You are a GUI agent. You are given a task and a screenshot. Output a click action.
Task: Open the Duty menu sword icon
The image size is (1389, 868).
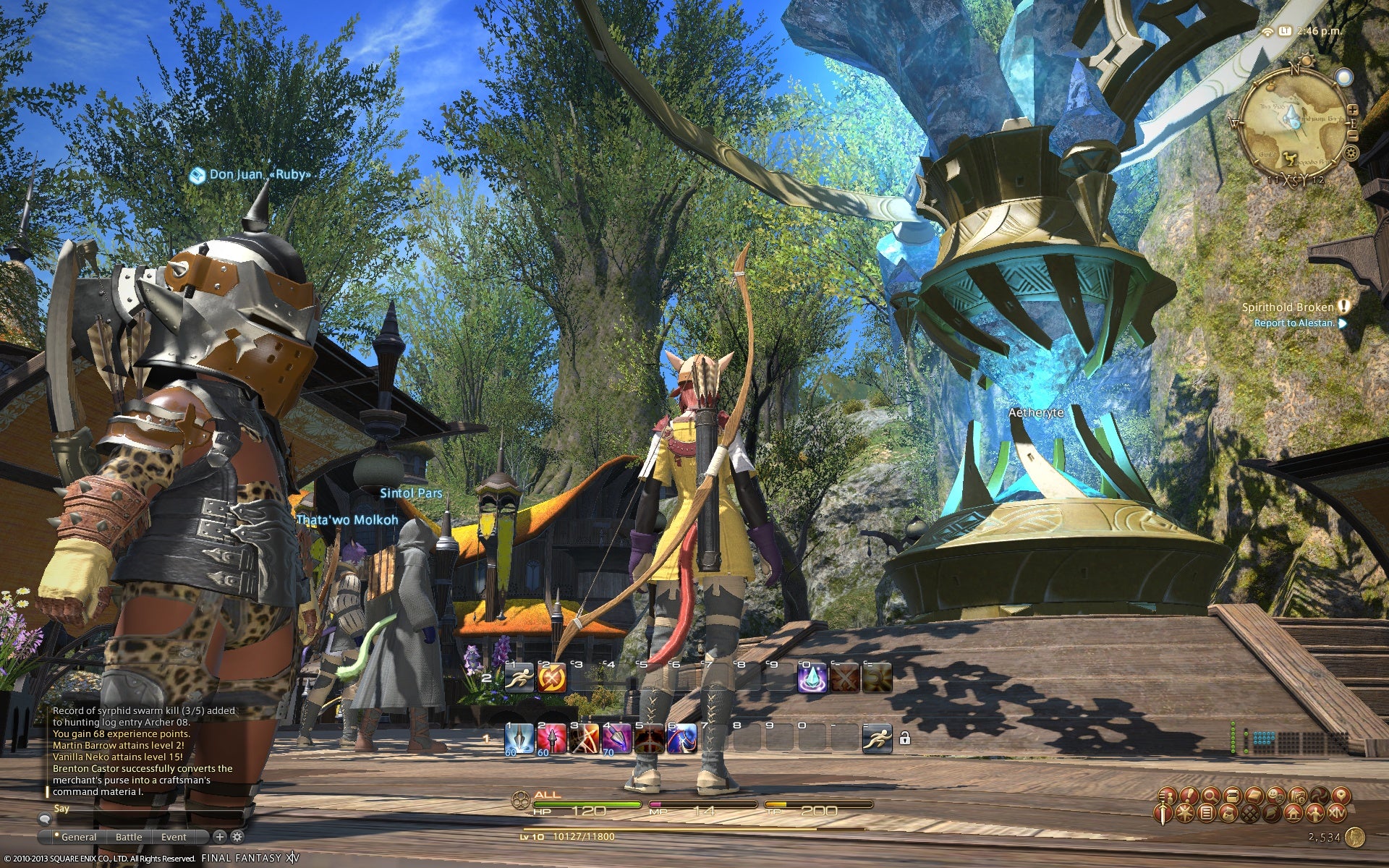click(x=1164, y=814)
